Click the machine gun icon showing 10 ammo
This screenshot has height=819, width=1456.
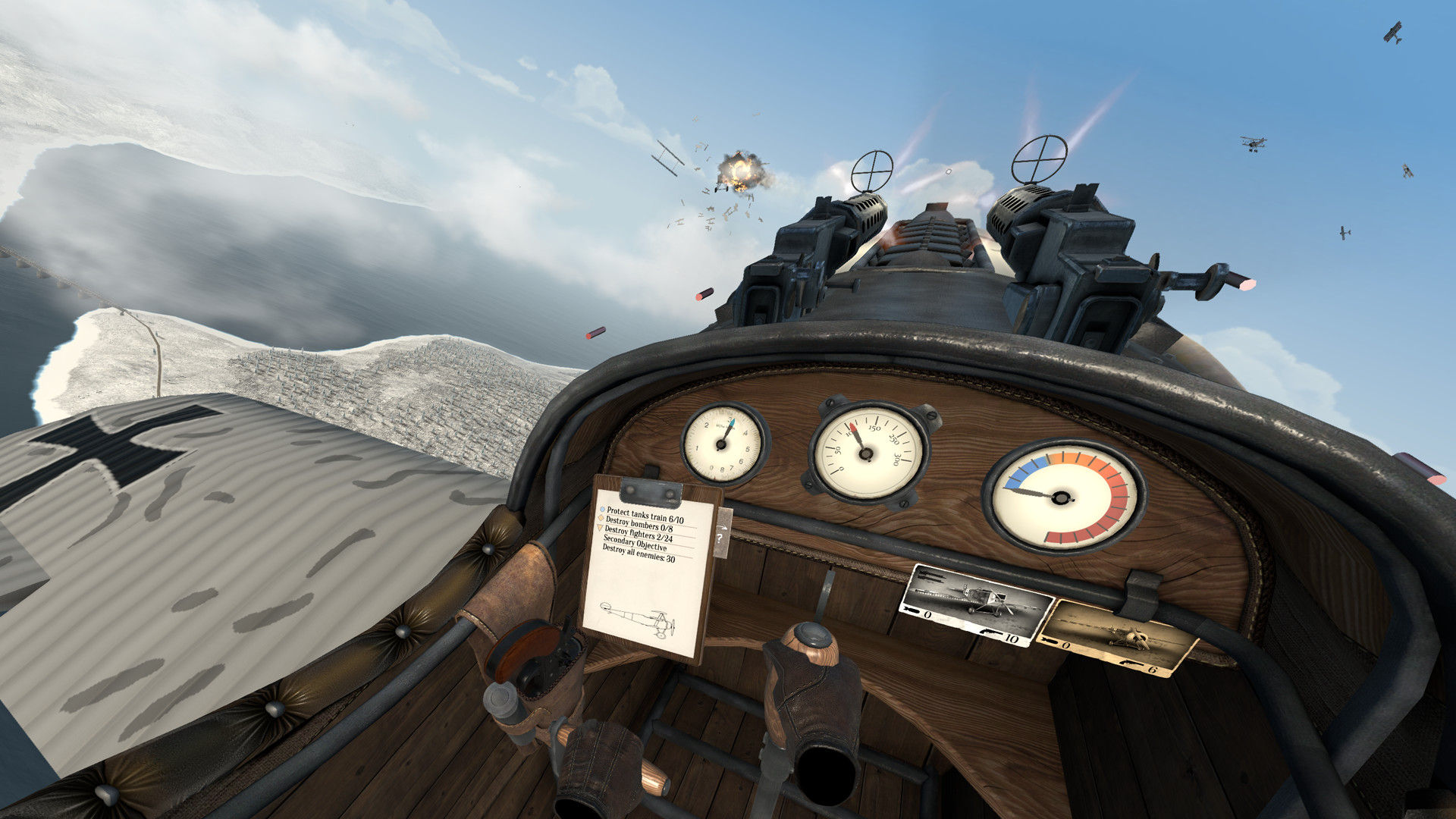[x=990, y=632]
